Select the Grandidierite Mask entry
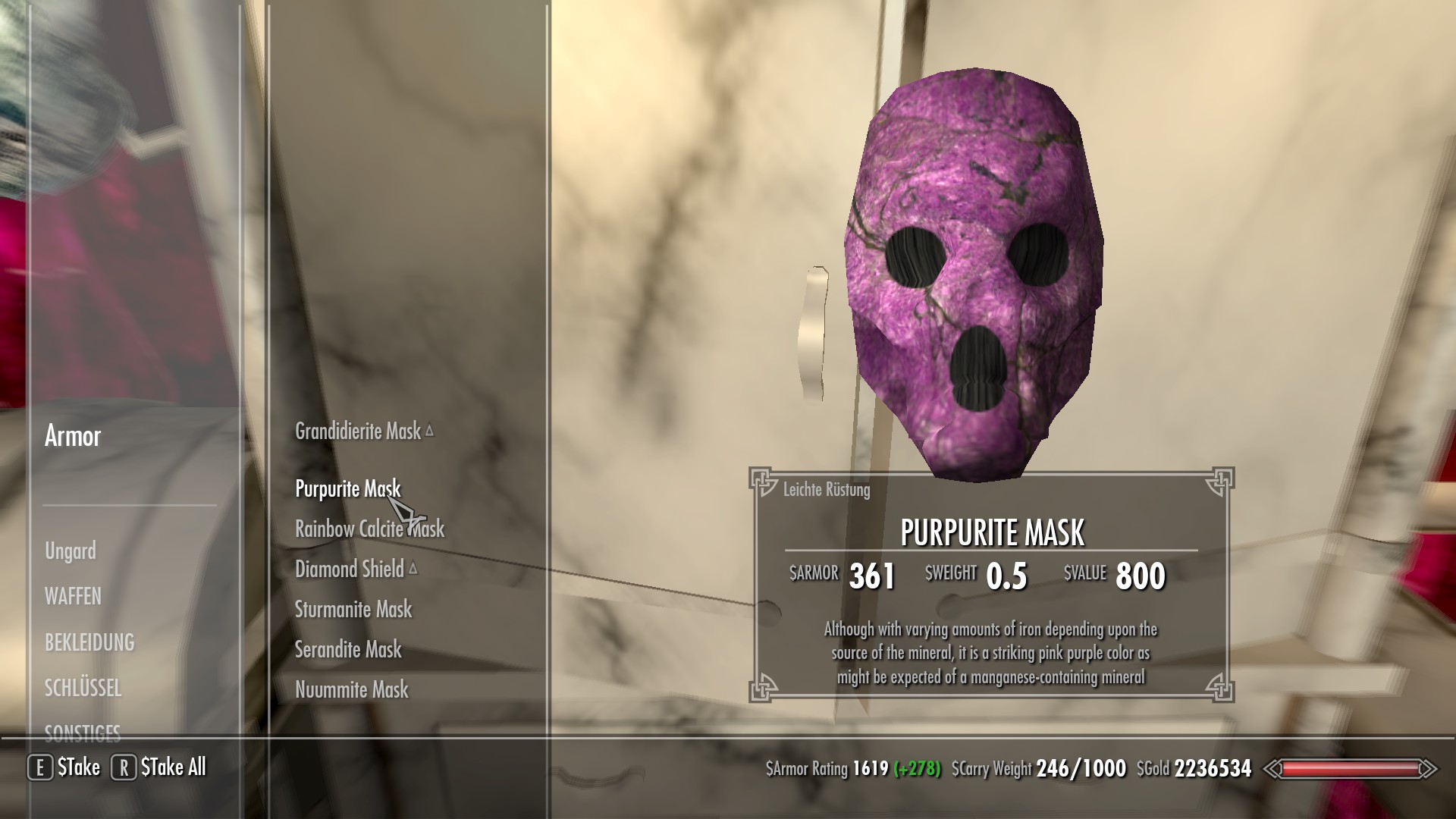 pos(357,431)
